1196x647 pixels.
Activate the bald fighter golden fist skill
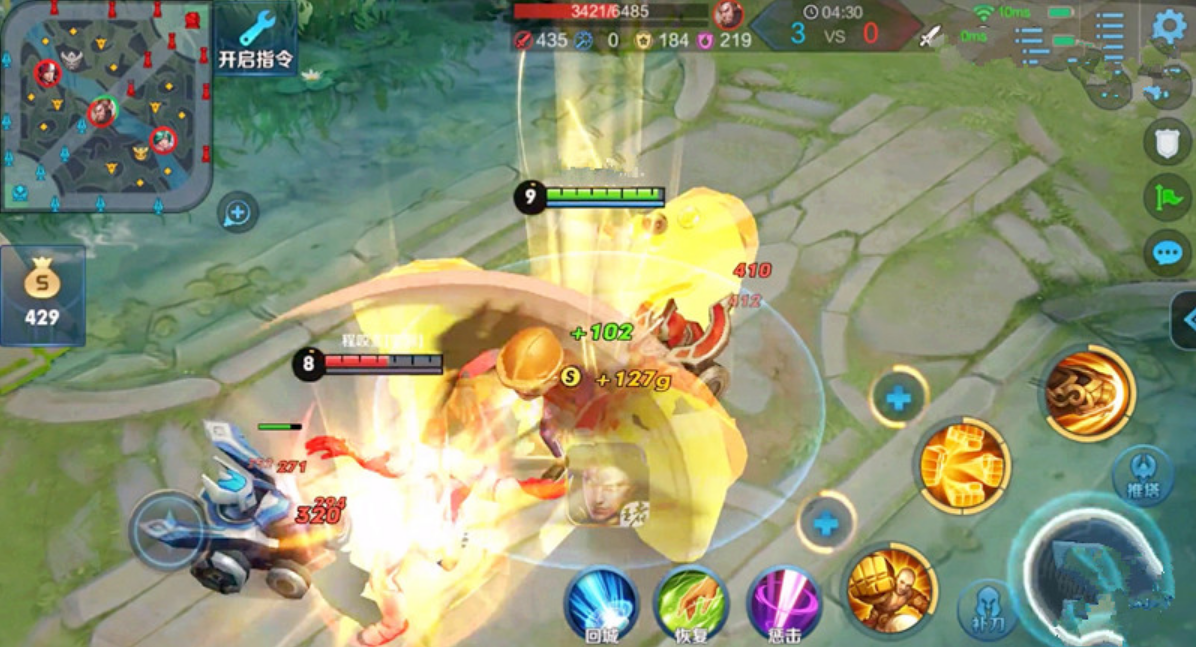(x=890, y=589)
